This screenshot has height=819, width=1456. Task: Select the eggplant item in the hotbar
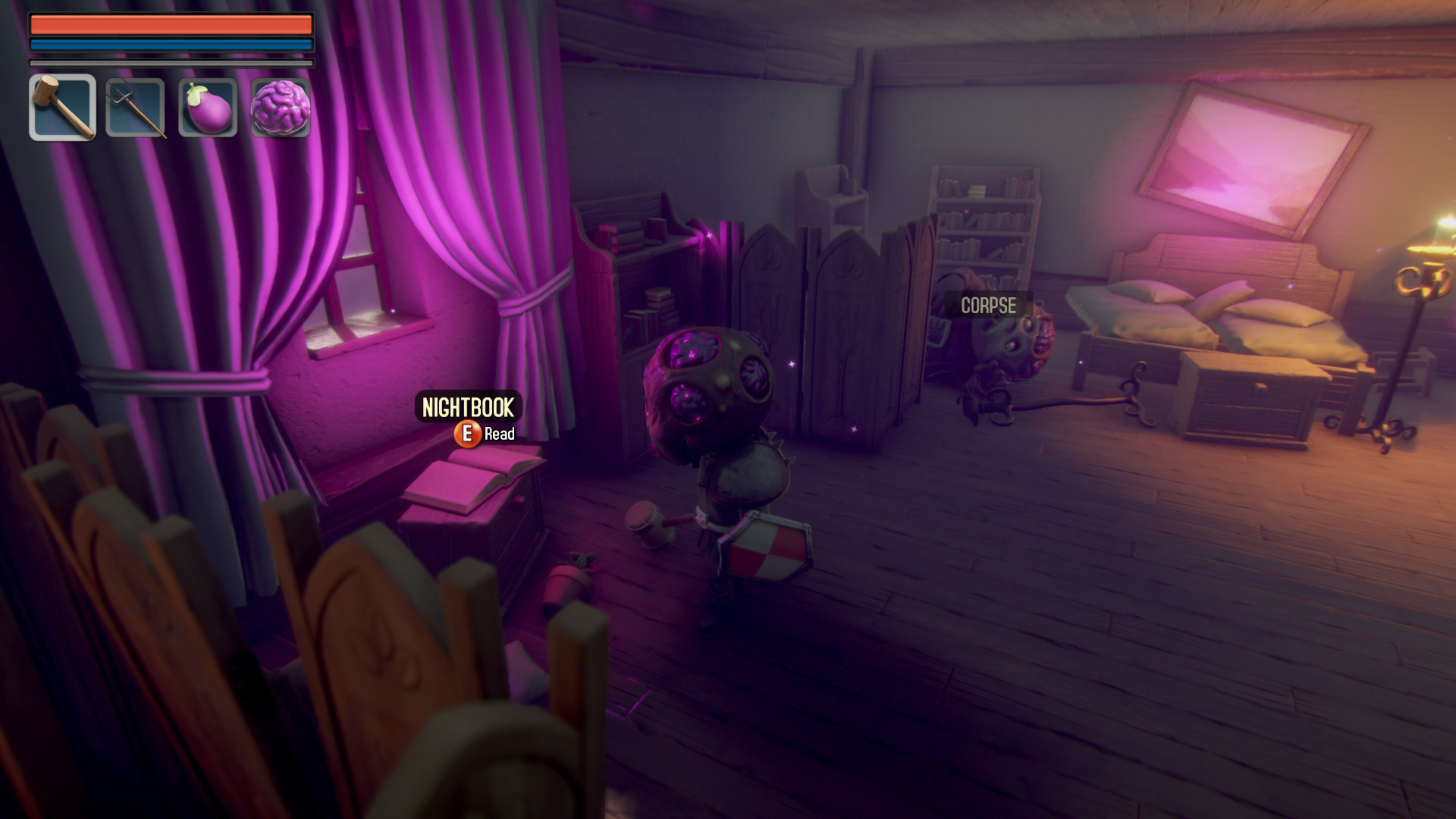tap(207, 106)
